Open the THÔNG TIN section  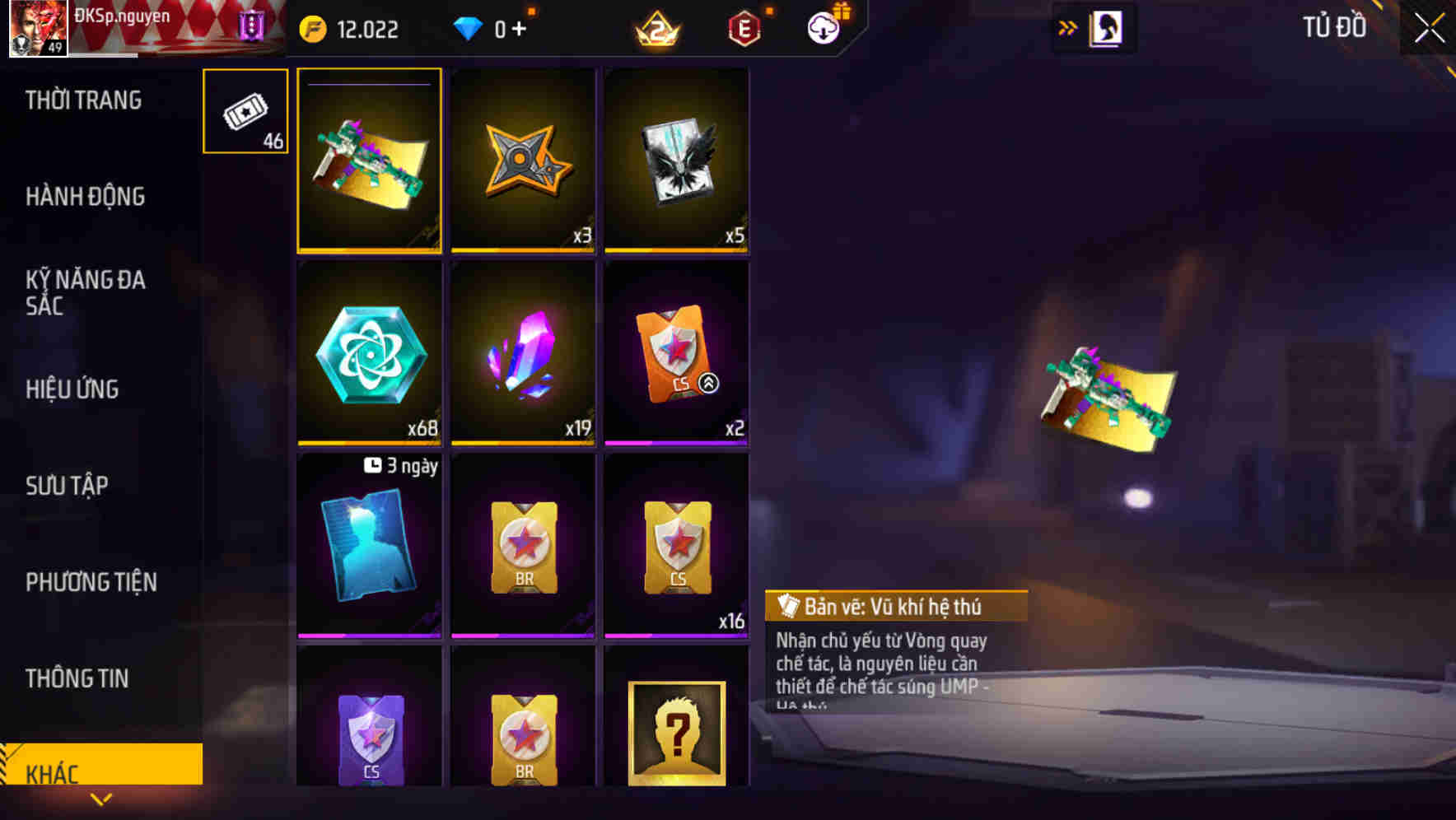(x=77, y=678)
